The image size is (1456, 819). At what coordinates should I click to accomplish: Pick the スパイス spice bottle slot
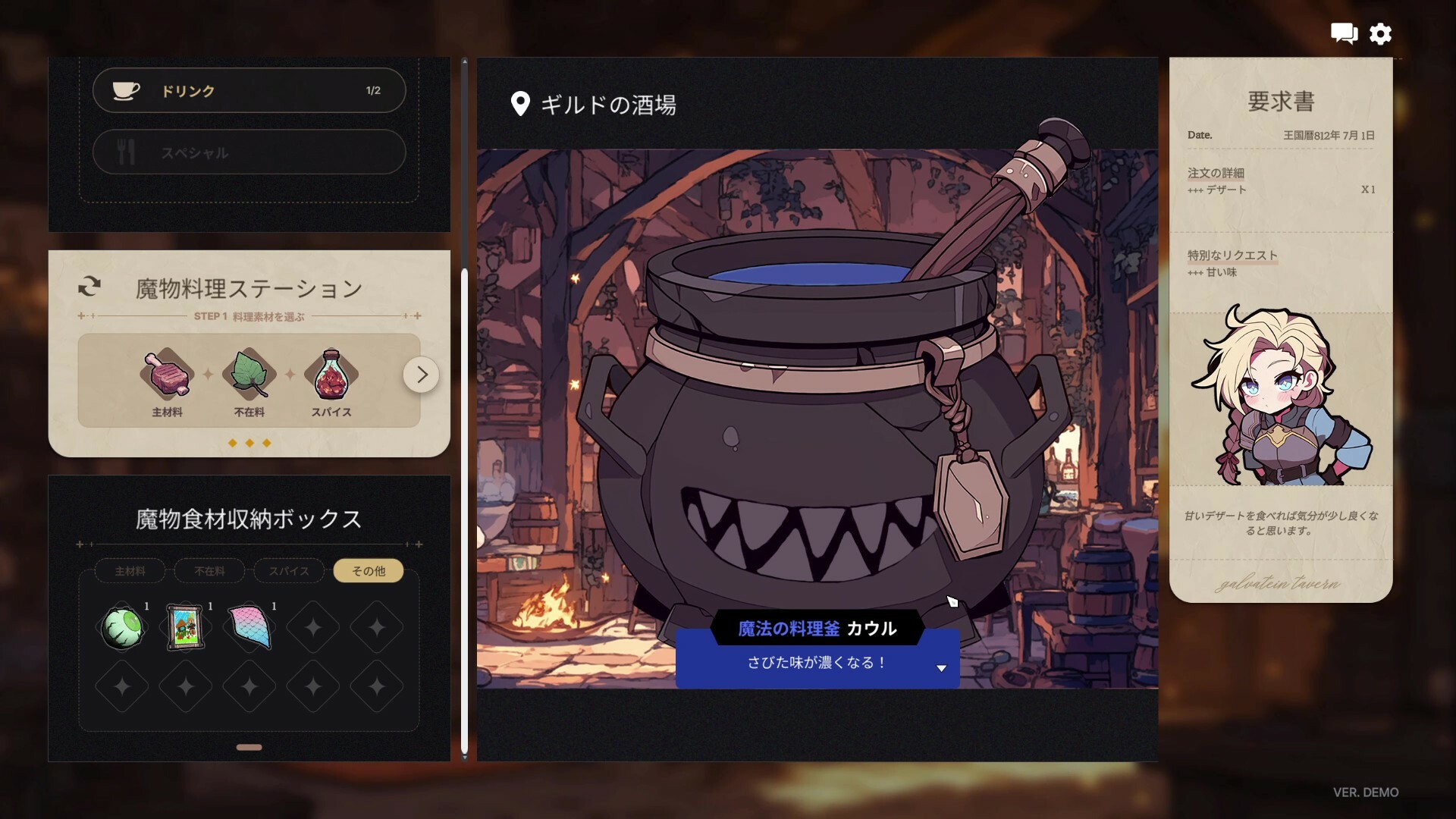[331, 374]
